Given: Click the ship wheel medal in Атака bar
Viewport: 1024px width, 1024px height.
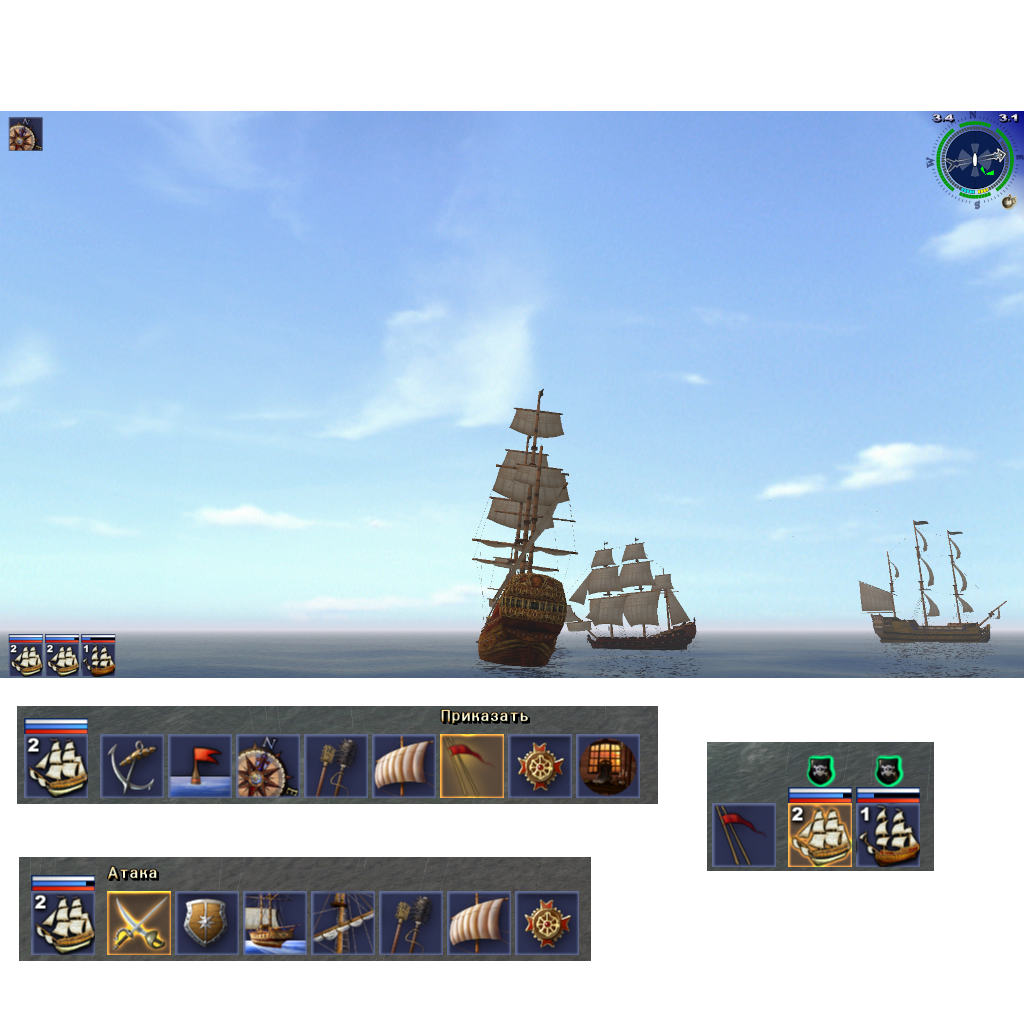Looking at the screenshot, I should [547, 923].
